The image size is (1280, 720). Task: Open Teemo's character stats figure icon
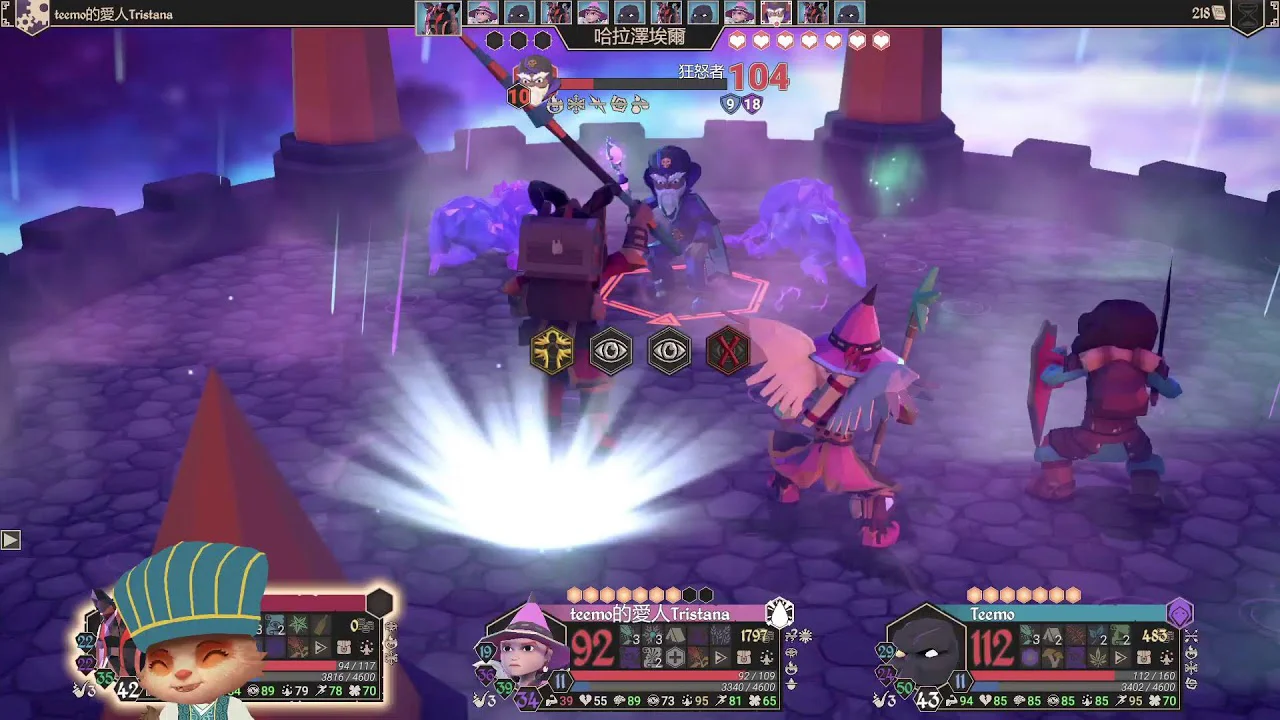tap(1168, 658)
